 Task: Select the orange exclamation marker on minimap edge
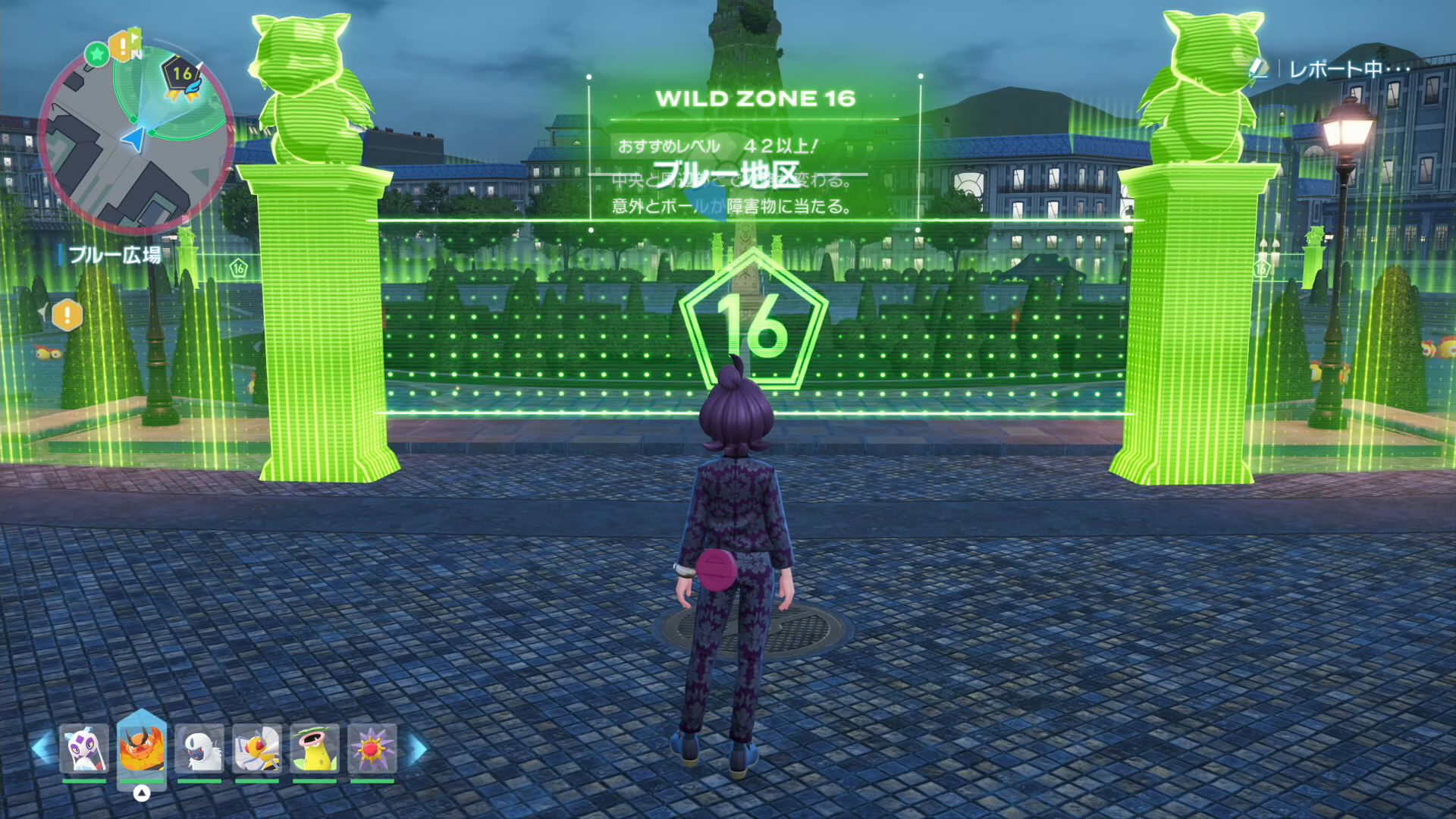click(121, 47)
